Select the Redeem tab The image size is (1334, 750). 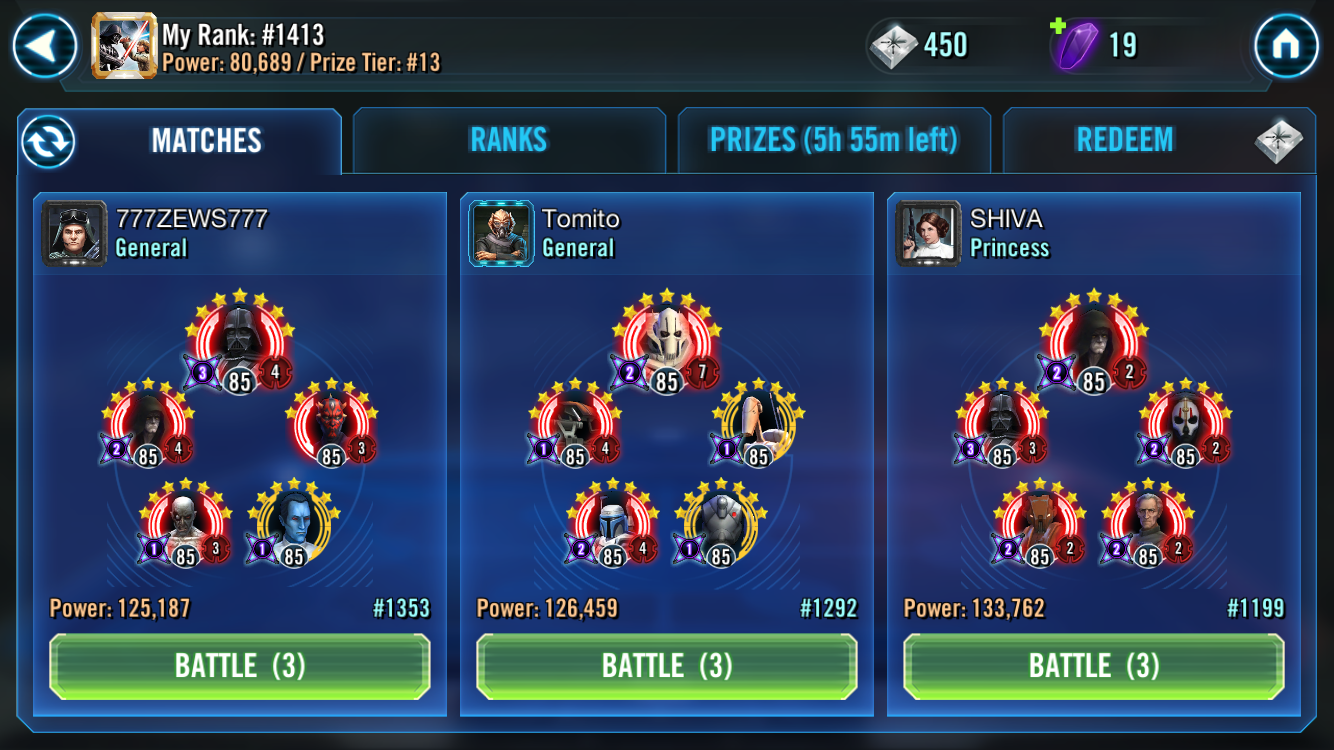point(1124,140)
